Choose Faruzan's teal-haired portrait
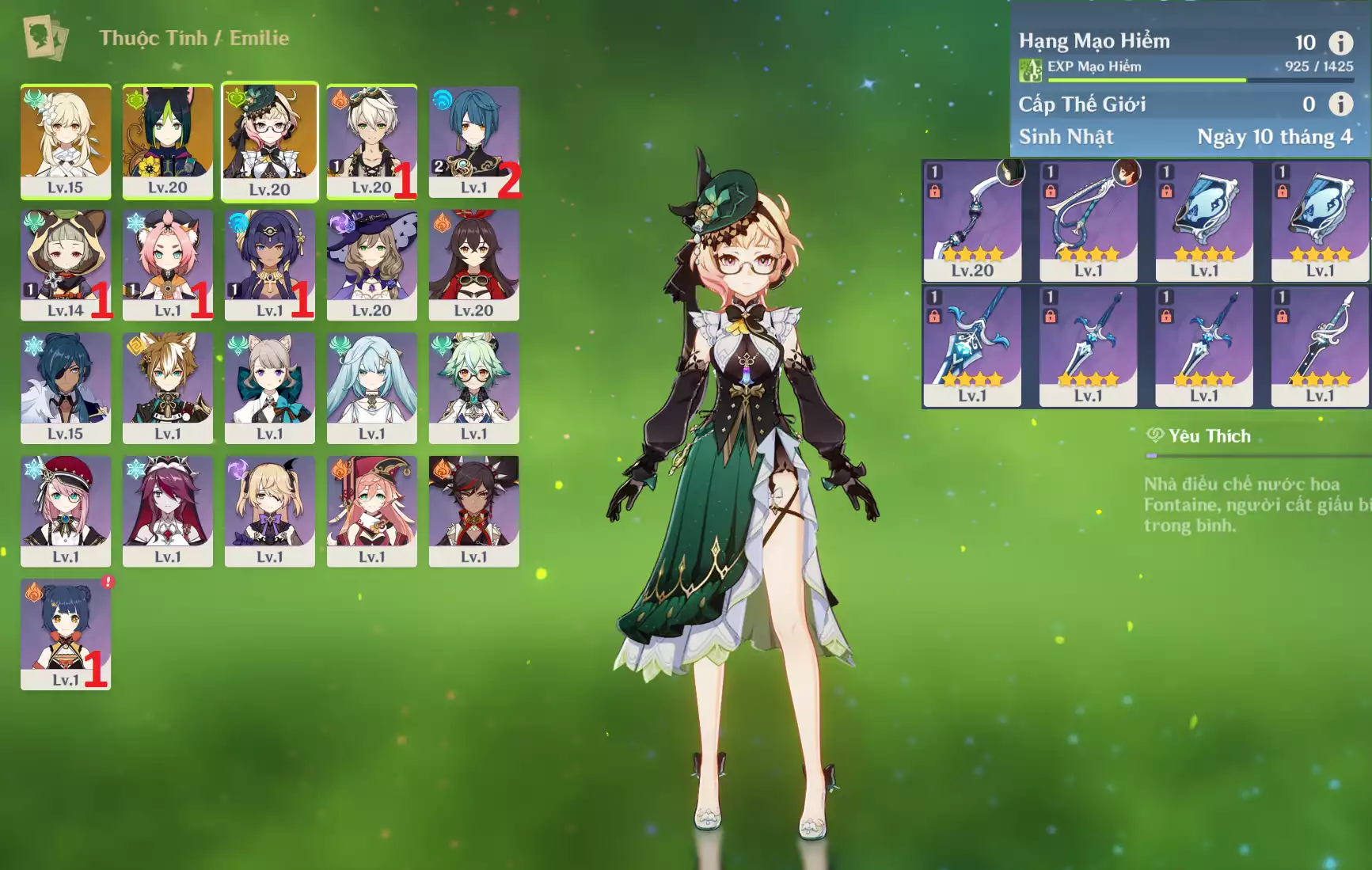1372x870 pixels. click(x=371, y=387)
